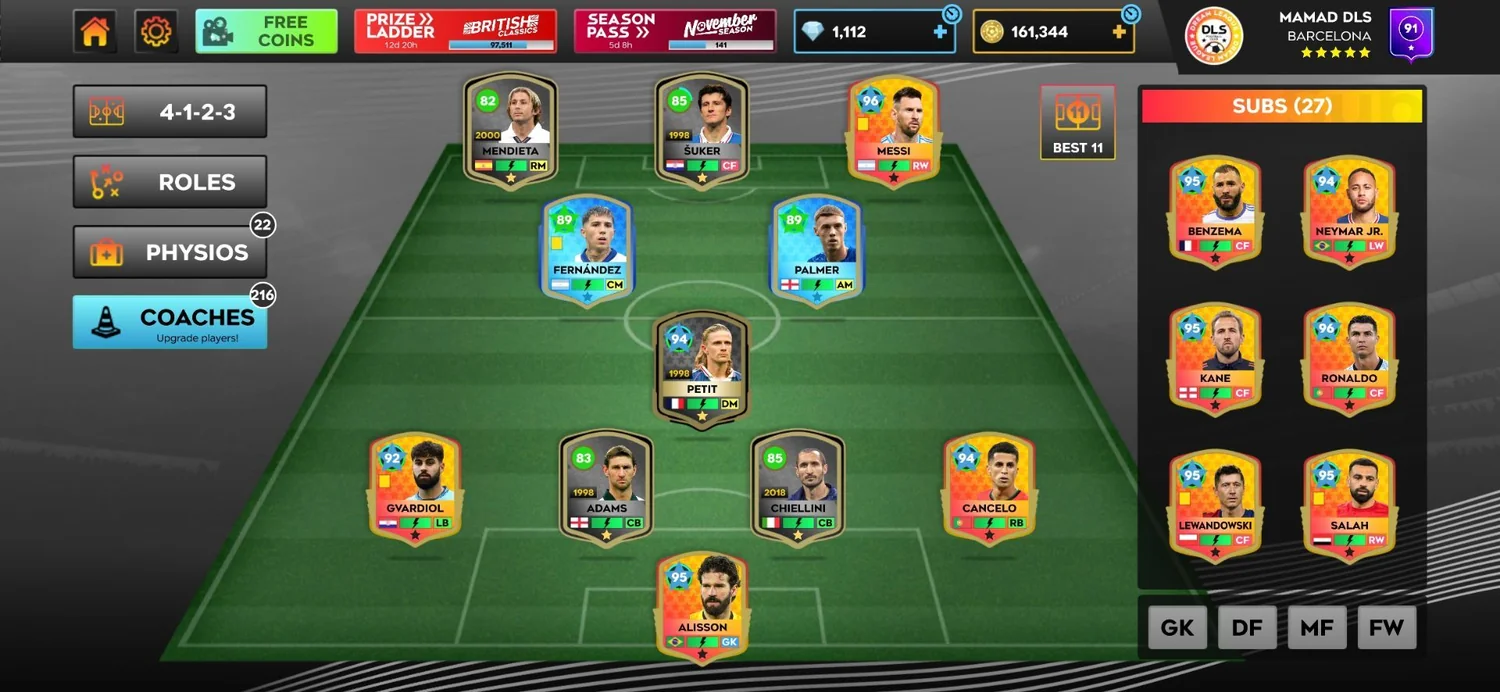Open the settings gear
The image size is (1500, 692).
(156, 32)
